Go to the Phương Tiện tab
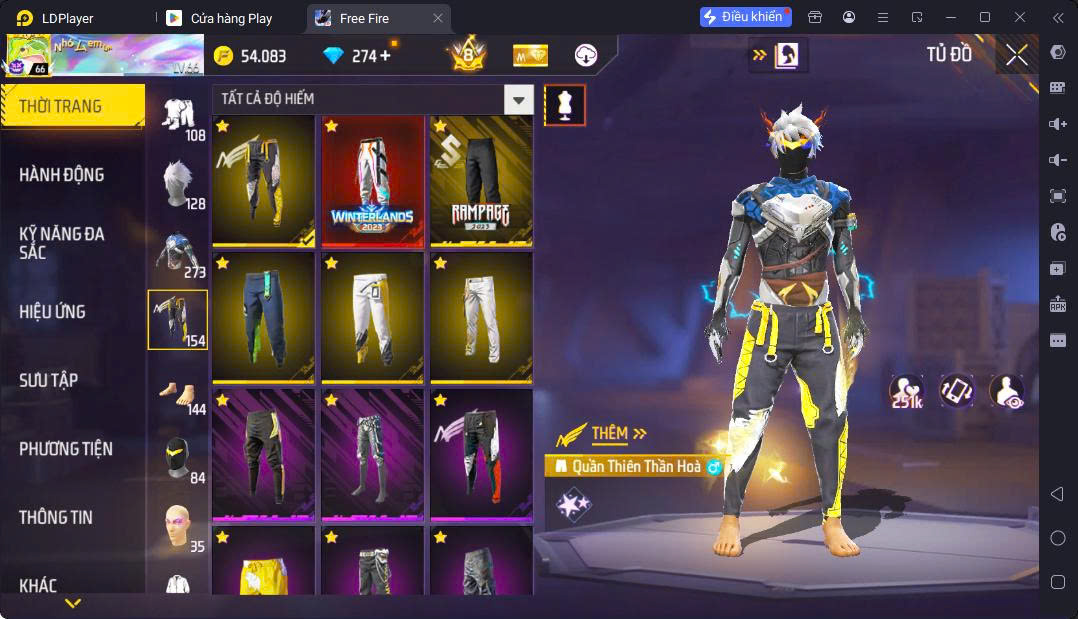1078x619 pixels. [x=66, y=449]
